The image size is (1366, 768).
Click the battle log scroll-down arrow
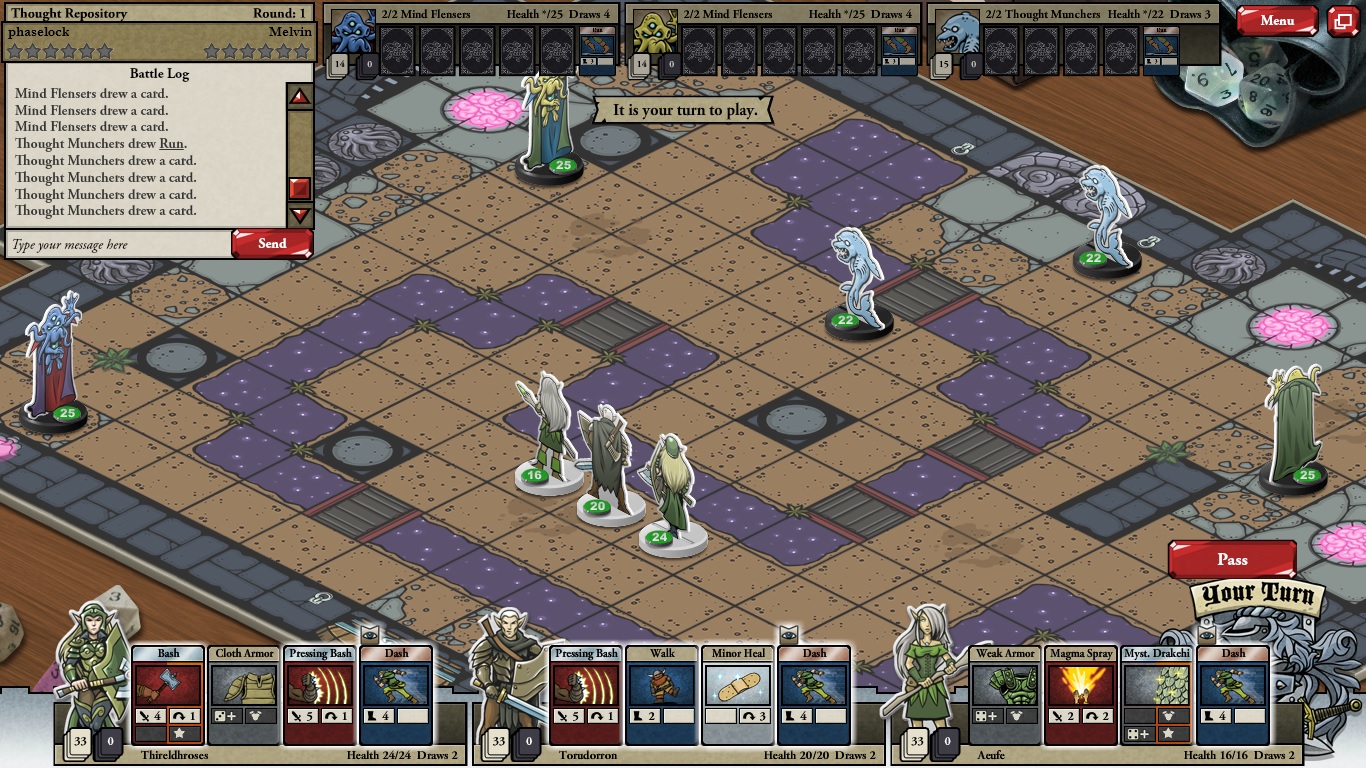pyautogui.click(x=300, y=215)
